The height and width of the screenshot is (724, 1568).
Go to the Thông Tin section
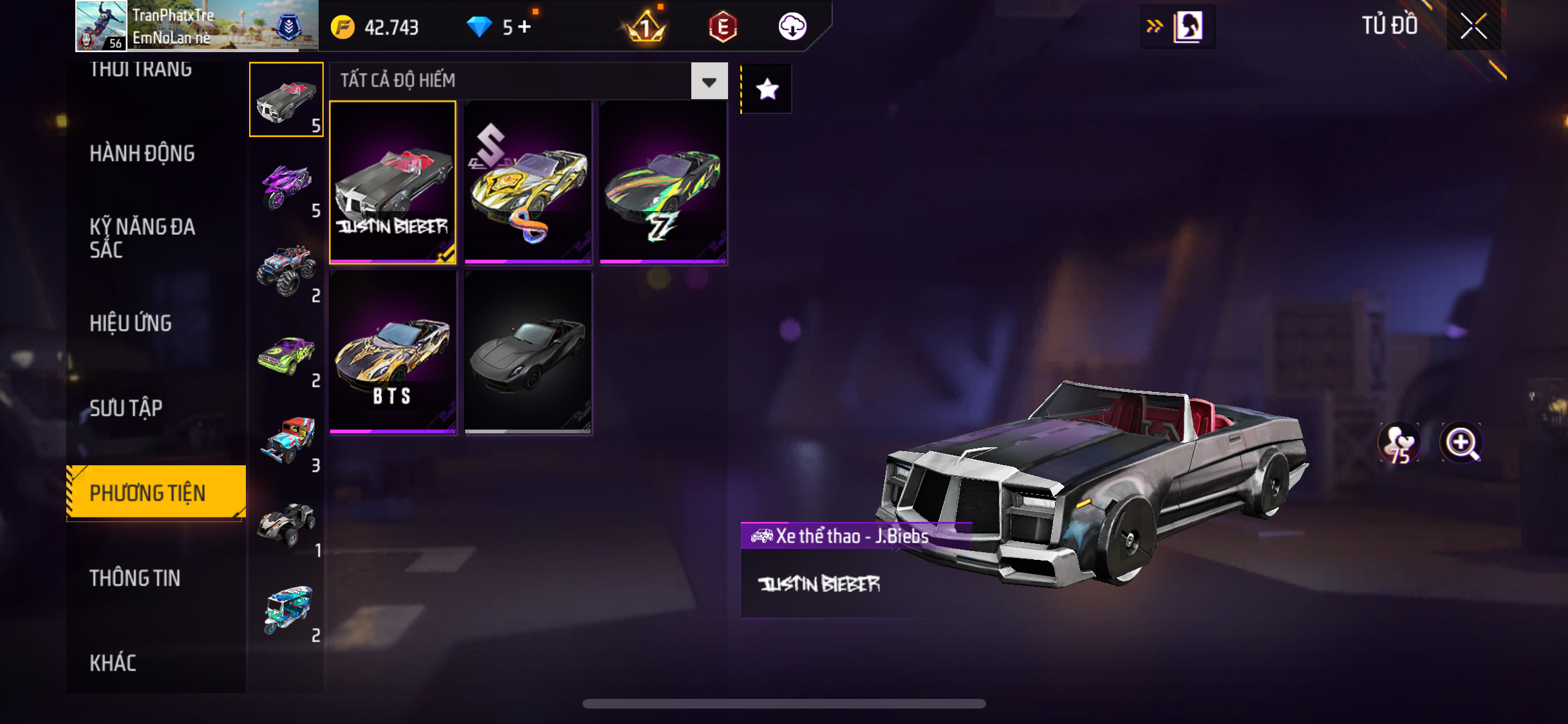pos(135,578)
